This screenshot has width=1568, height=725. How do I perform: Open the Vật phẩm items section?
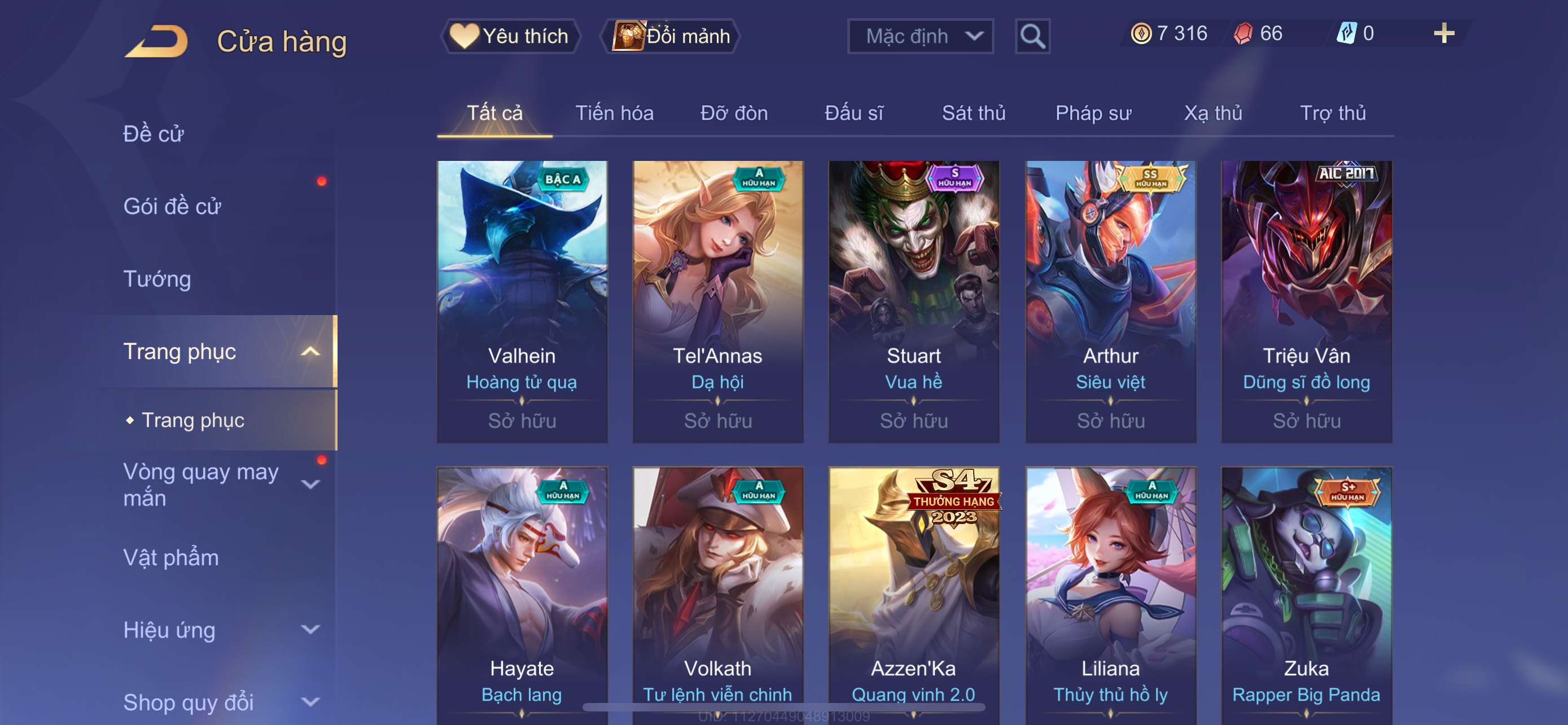click(x=171, y=558)
